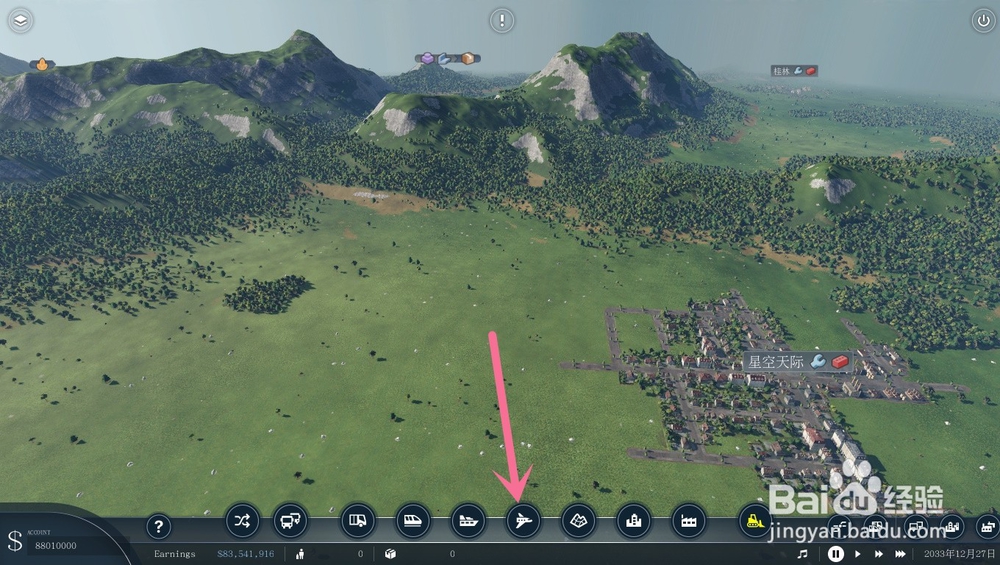Open the vehicle manager bus icon

coord(291,520)
